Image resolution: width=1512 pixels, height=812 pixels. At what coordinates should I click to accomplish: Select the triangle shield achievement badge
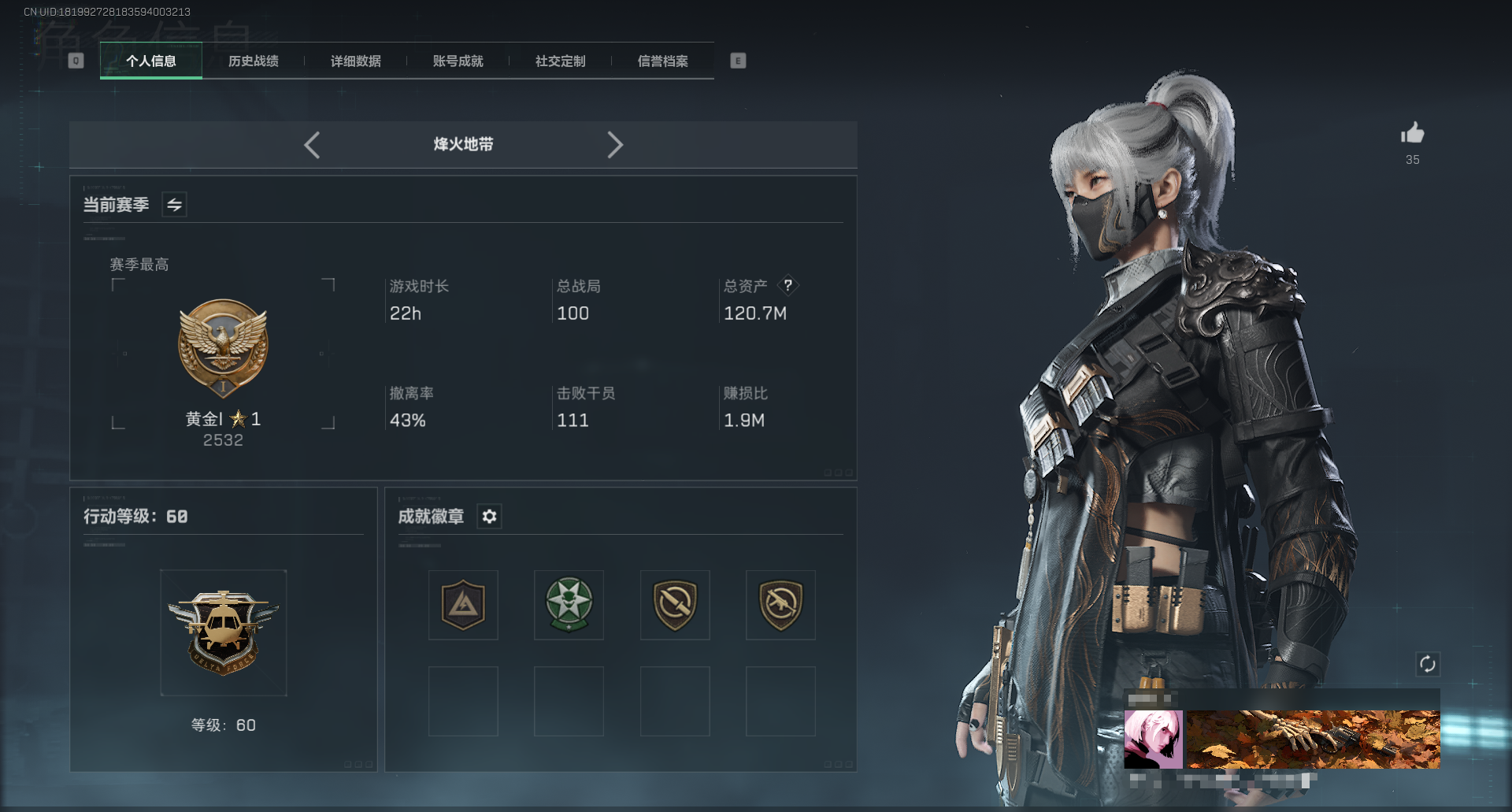point(463,605)
